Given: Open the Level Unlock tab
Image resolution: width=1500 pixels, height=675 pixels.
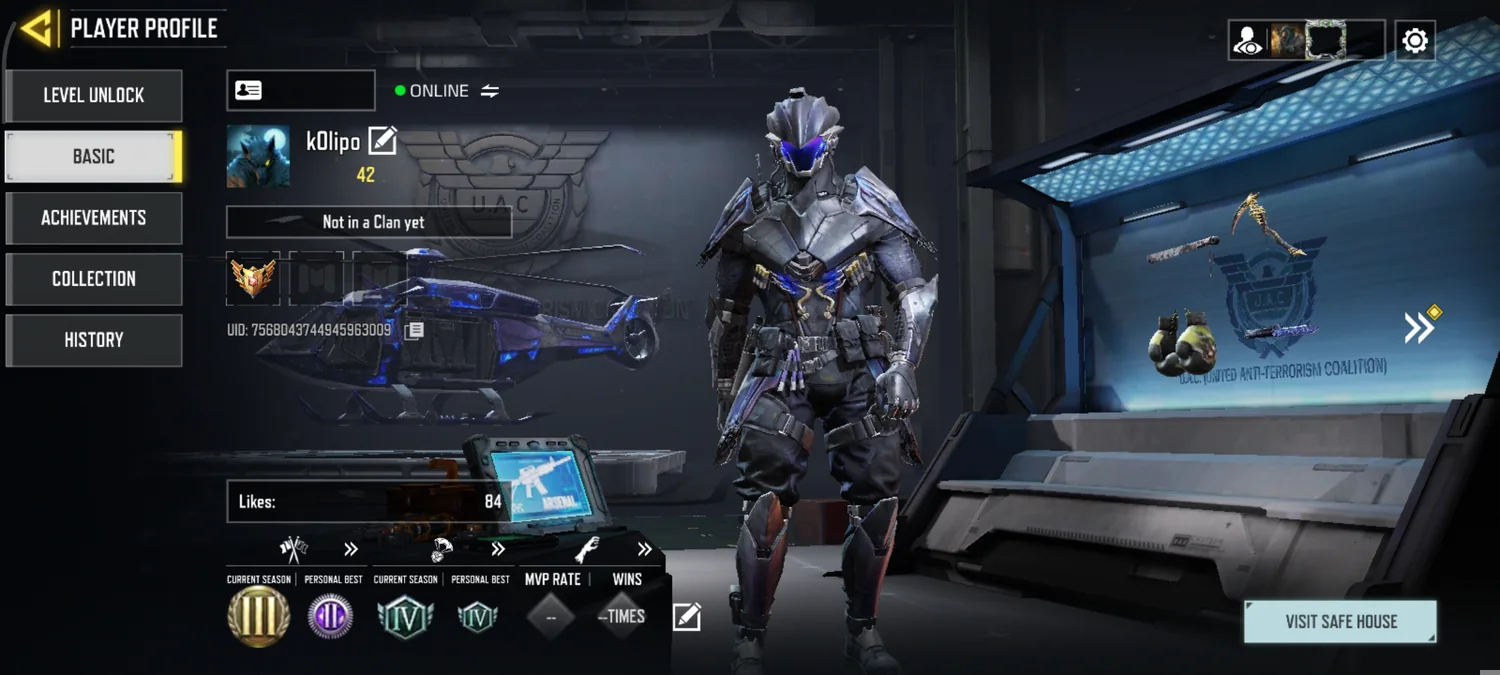Looking at the screenshot, I should point(94,96).
